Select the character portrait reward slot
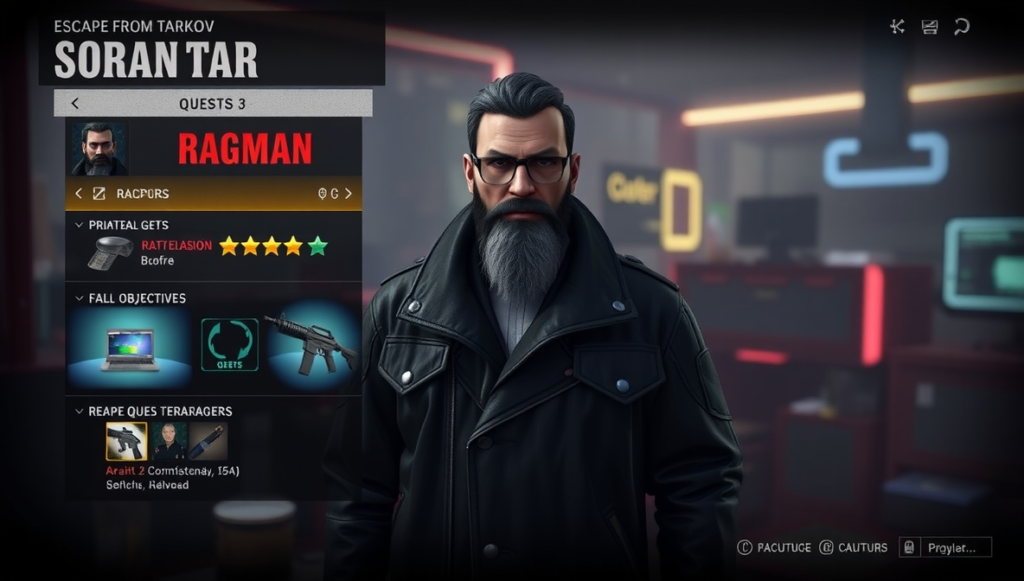Image resolution: width=1024 pixels, height=581 pixels. (168, 441)
